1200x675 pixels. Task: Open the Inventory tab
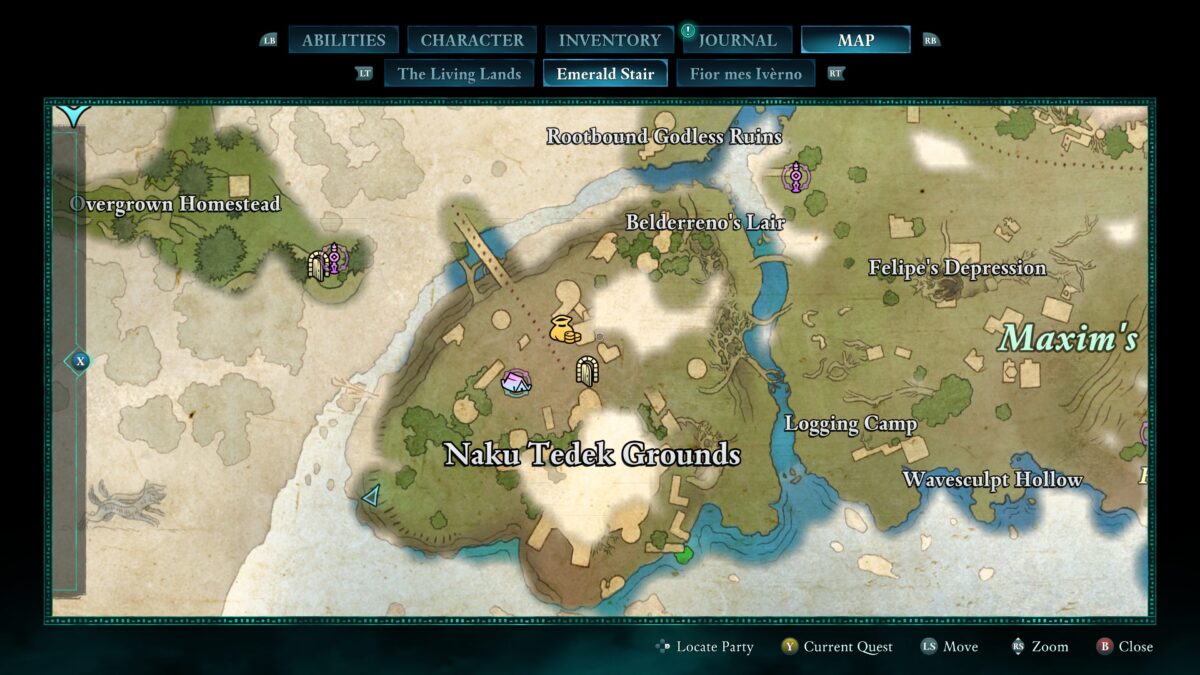tap(609, 40)
